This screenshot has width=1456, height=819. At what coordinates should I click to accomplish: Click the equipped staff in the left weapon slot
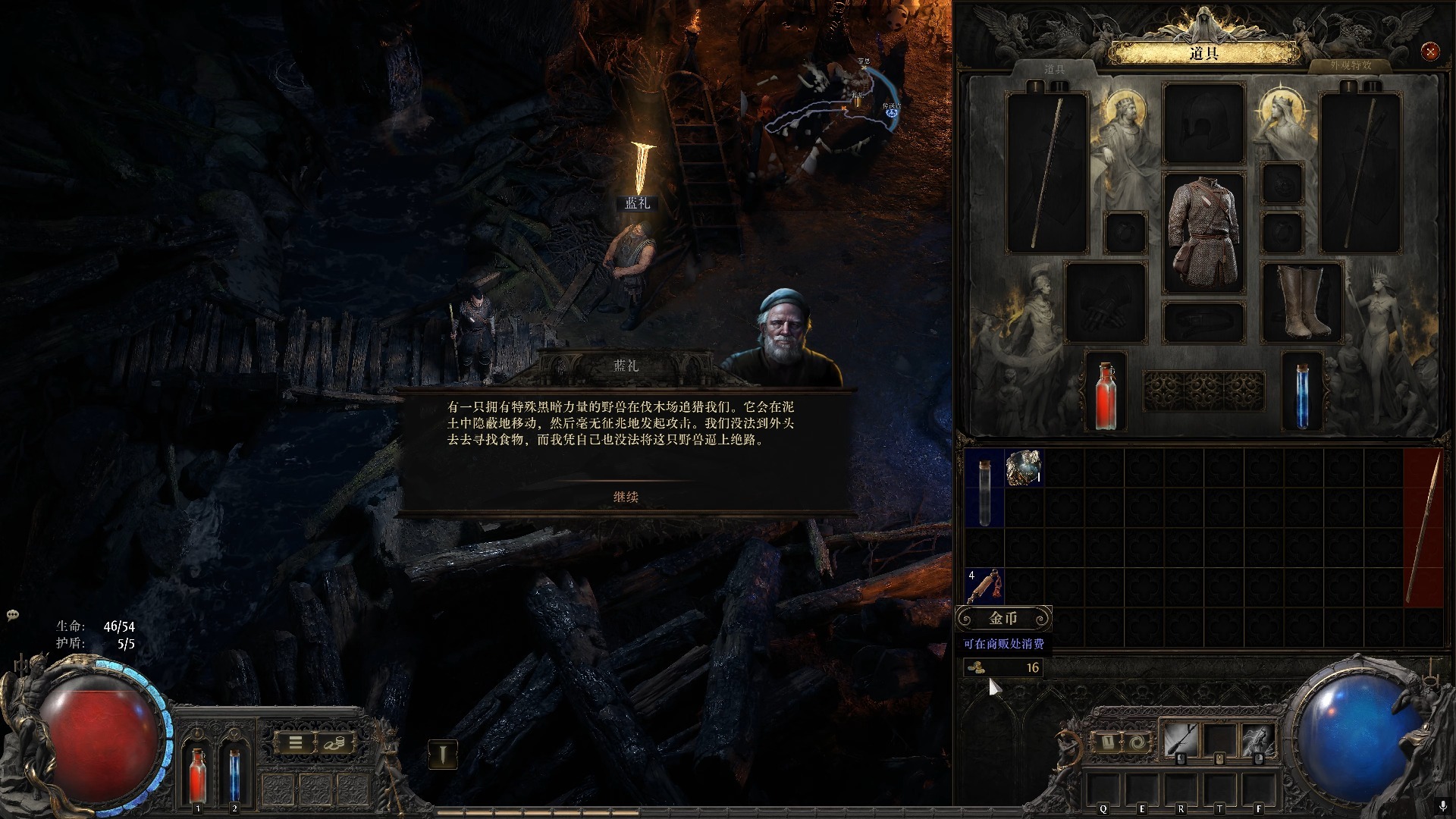[1046, 173]
